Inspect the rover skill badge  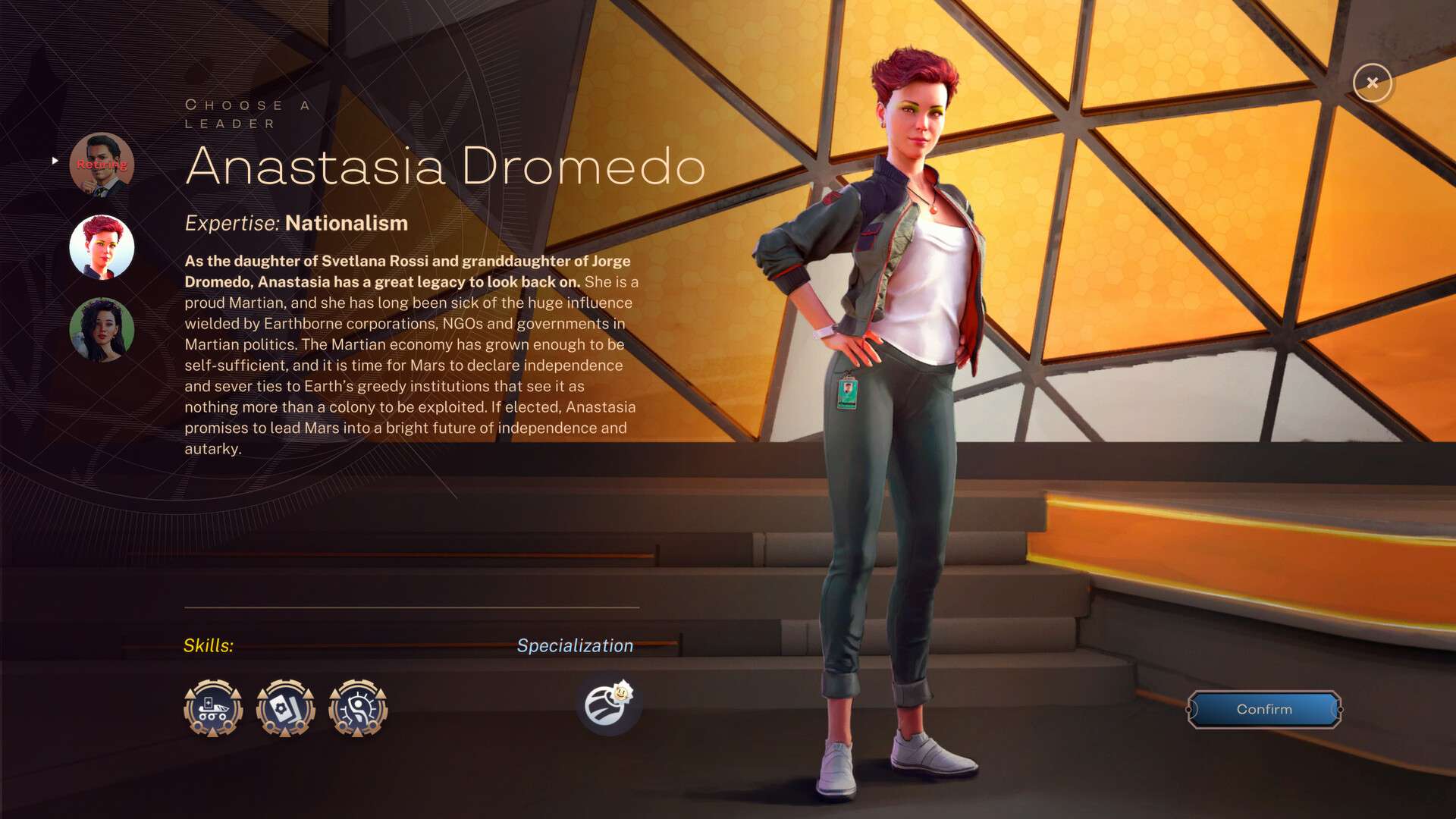[213, 708]
